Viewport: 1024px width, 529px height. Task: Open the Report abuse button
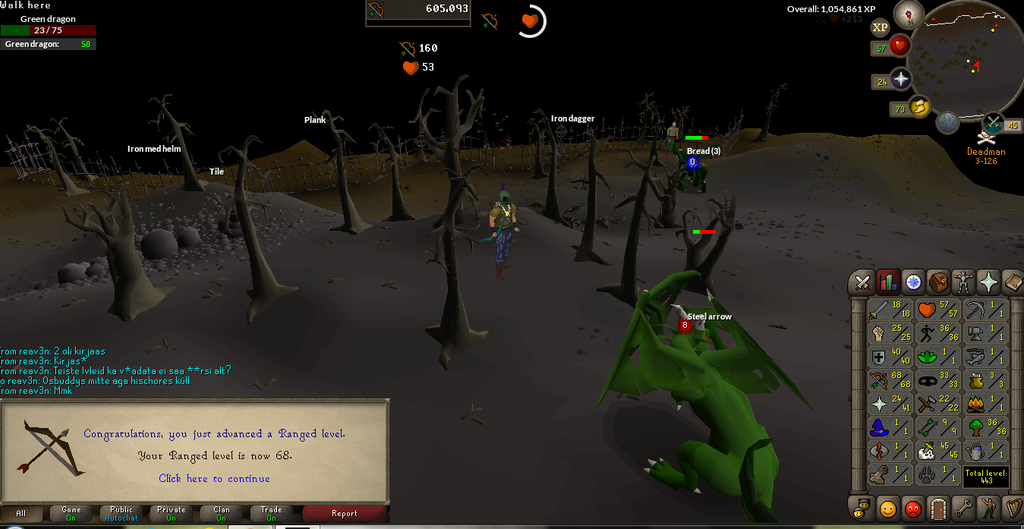[344, 513]
